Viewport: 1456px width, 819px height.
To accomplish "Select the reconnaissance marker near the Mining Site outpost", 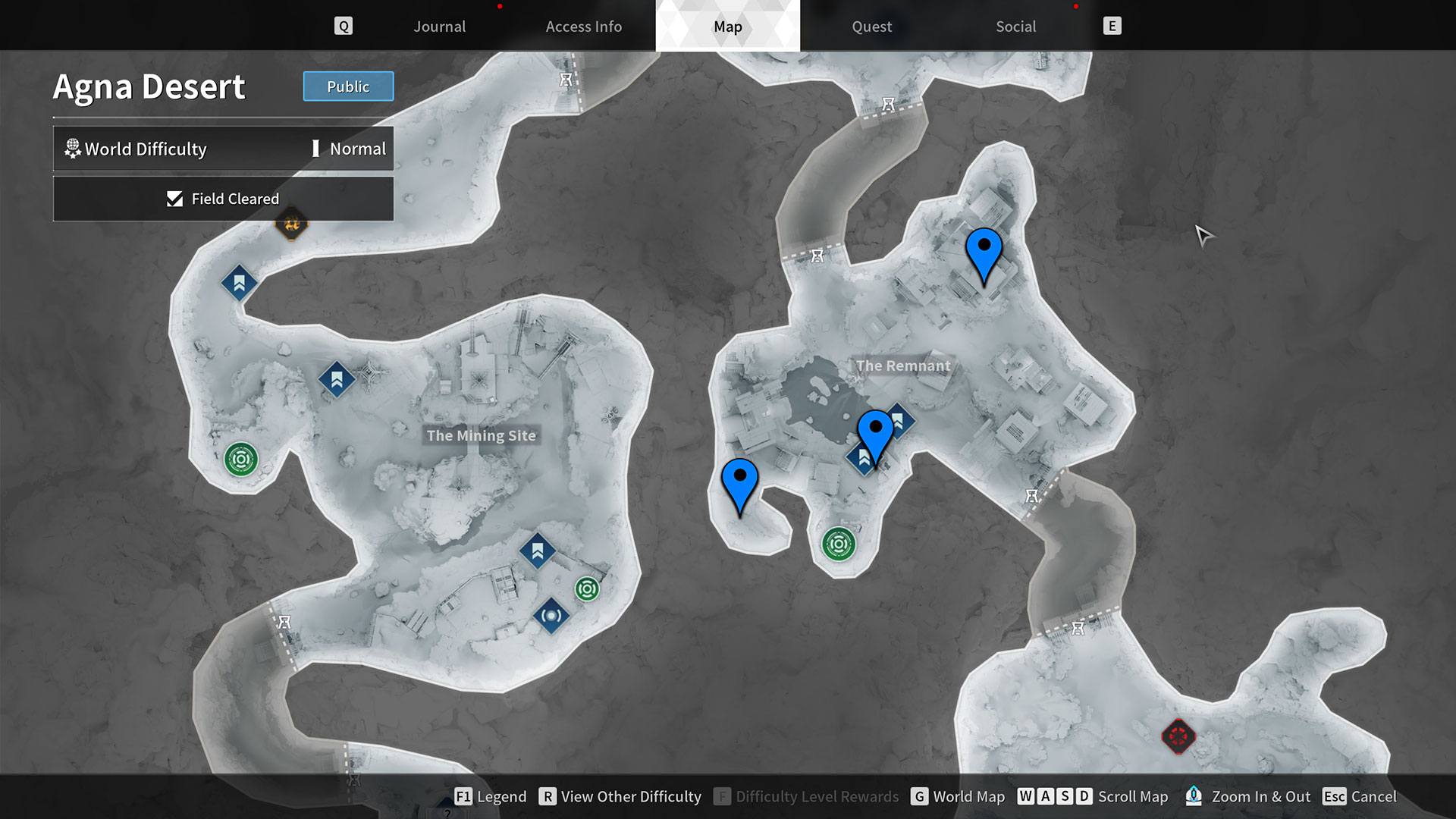I will 551,616.
